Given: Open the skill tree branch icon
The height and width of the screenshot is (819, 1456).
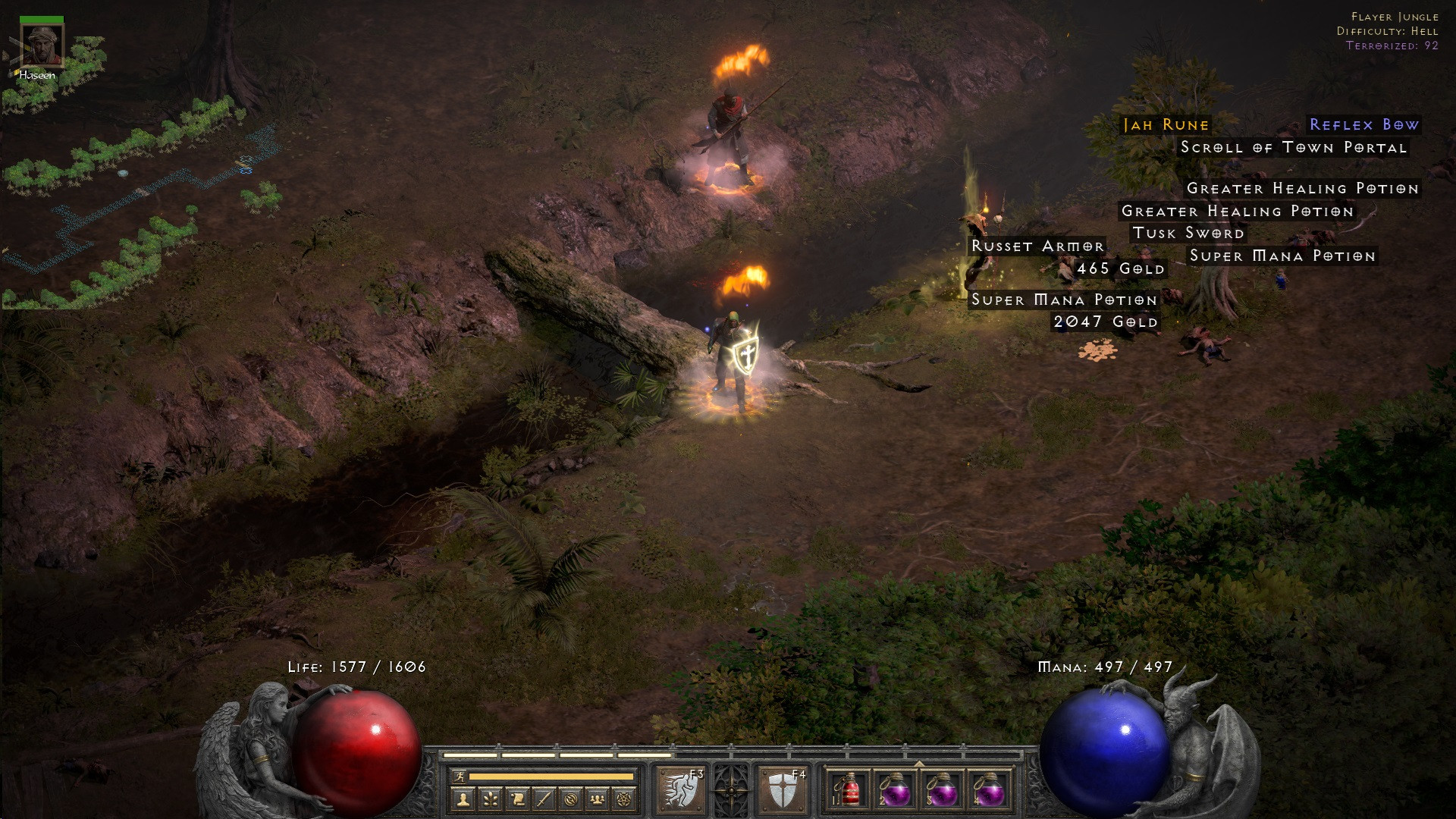Looking at the screenshot, I should [x=490, y=799].
